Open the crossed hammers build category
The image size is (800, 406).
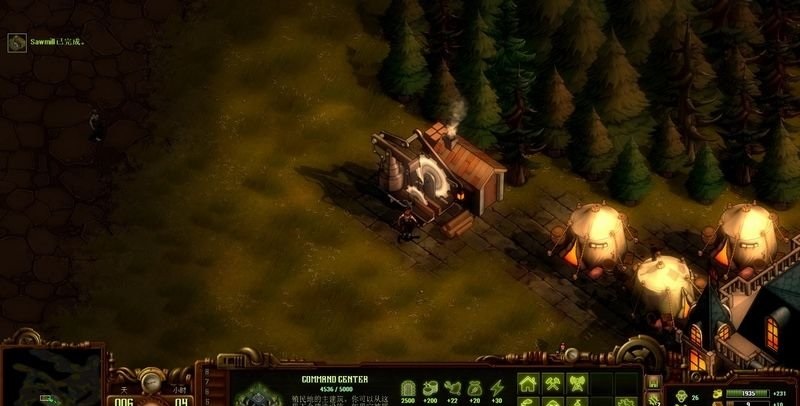(553, 384)
